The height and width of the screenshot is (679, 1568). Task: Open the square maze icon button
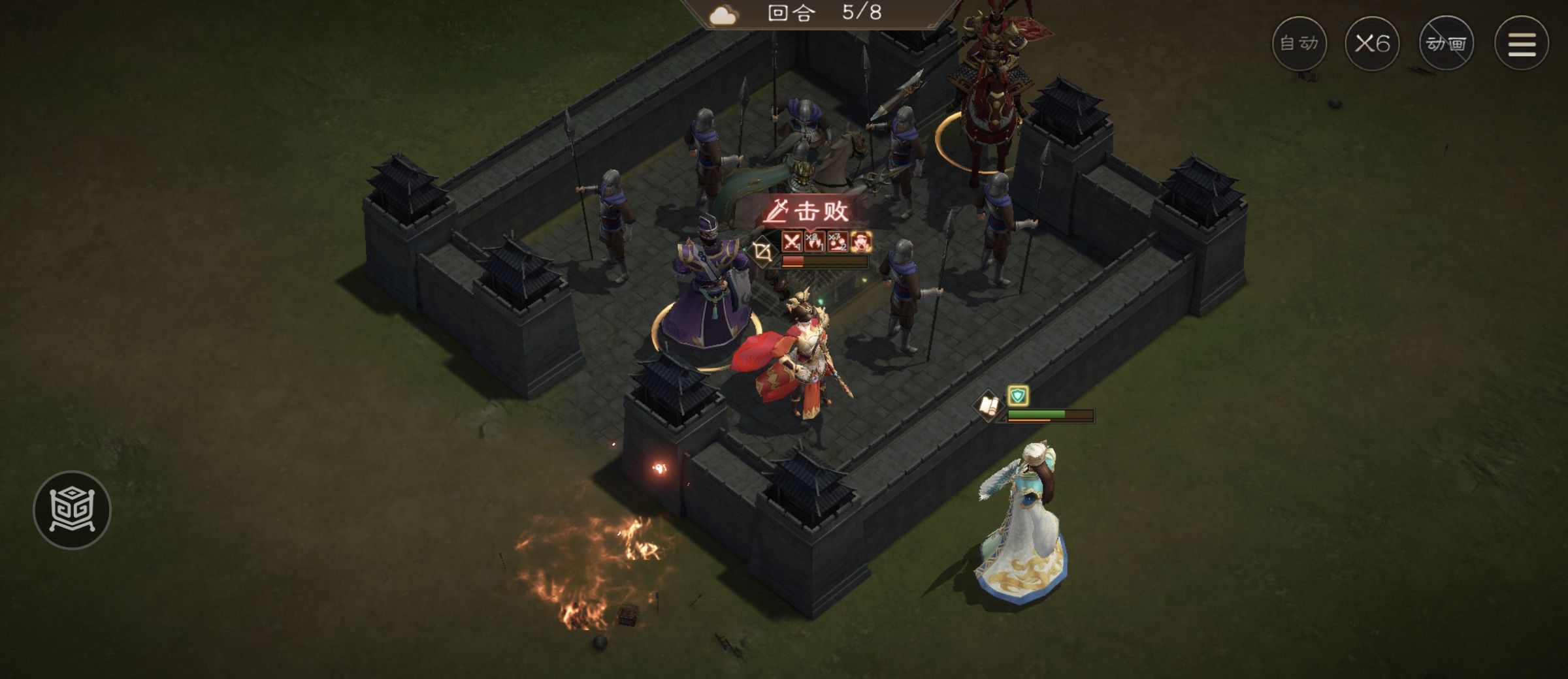pos(72,510)
